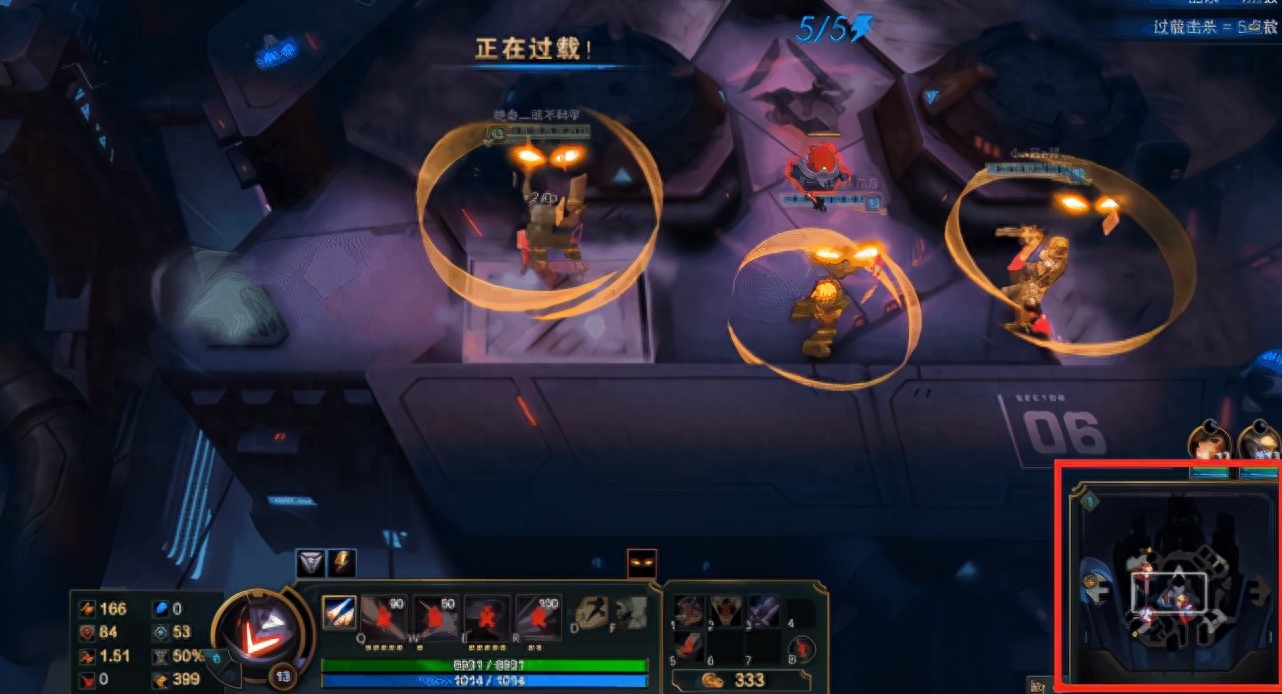Activate the E ability icon

[487, 617]
